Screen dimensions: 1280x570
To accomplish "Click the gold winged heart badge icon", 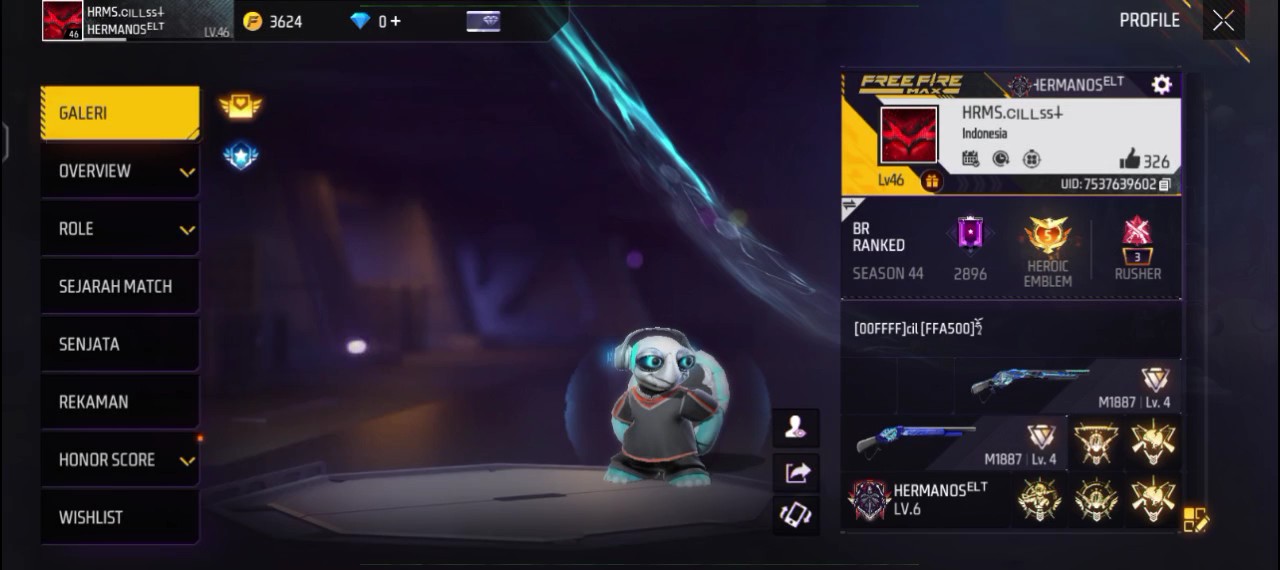I will click(x=240, y=105).
